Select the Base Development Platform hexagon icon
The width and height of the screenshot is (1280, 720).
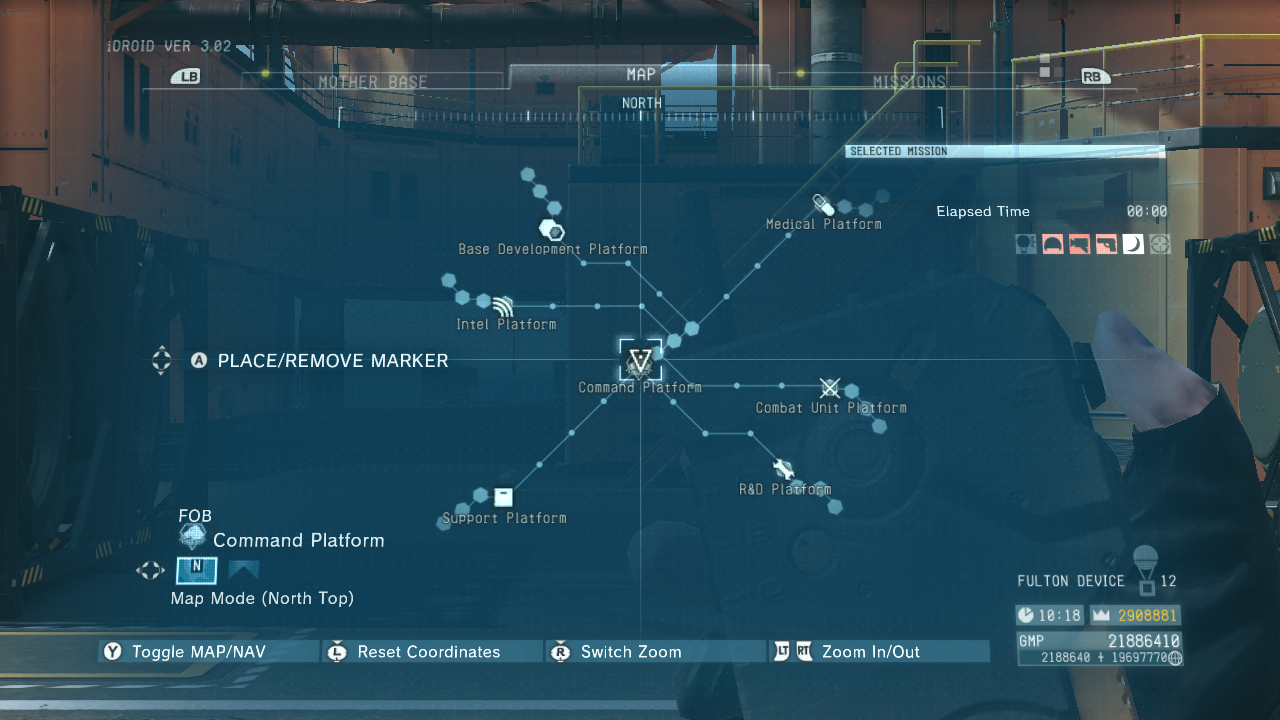coord(551,229)
